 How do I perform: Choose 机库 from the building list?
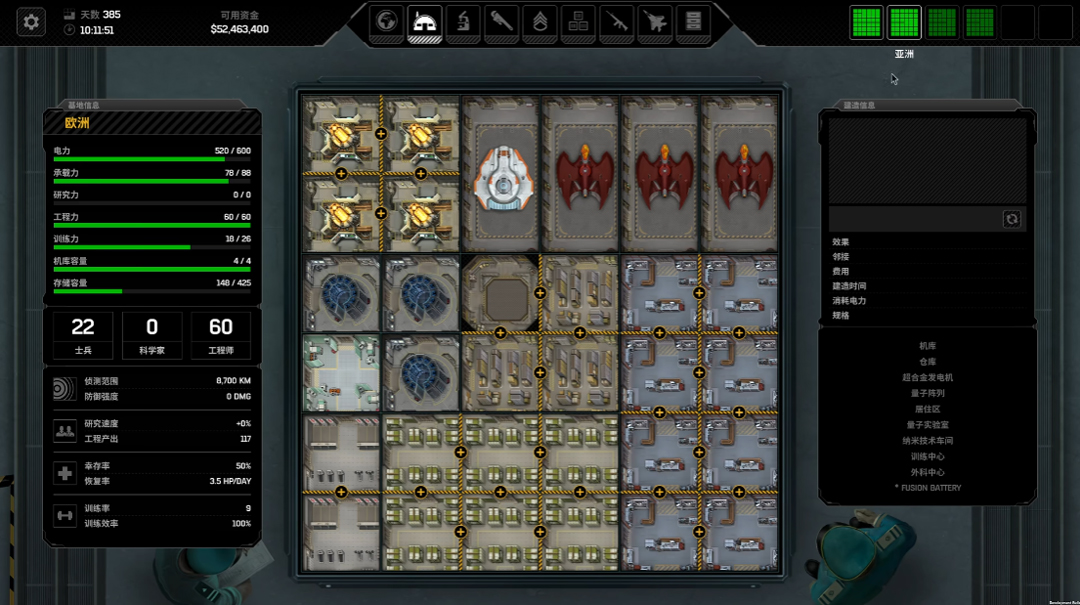pyautogui.click(x=927, y=346)
